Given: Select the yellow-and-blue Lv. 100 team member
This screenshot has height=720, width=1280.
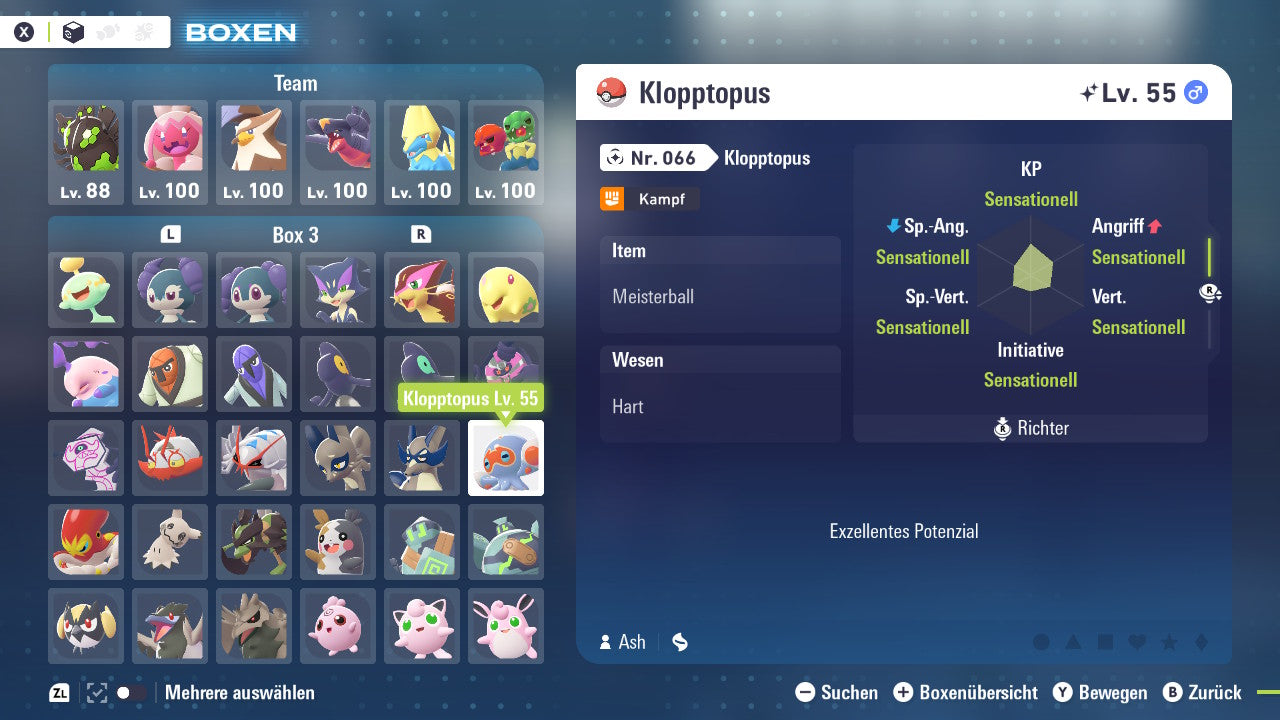Looking at the screenshot, I should [x=422, y=152].
